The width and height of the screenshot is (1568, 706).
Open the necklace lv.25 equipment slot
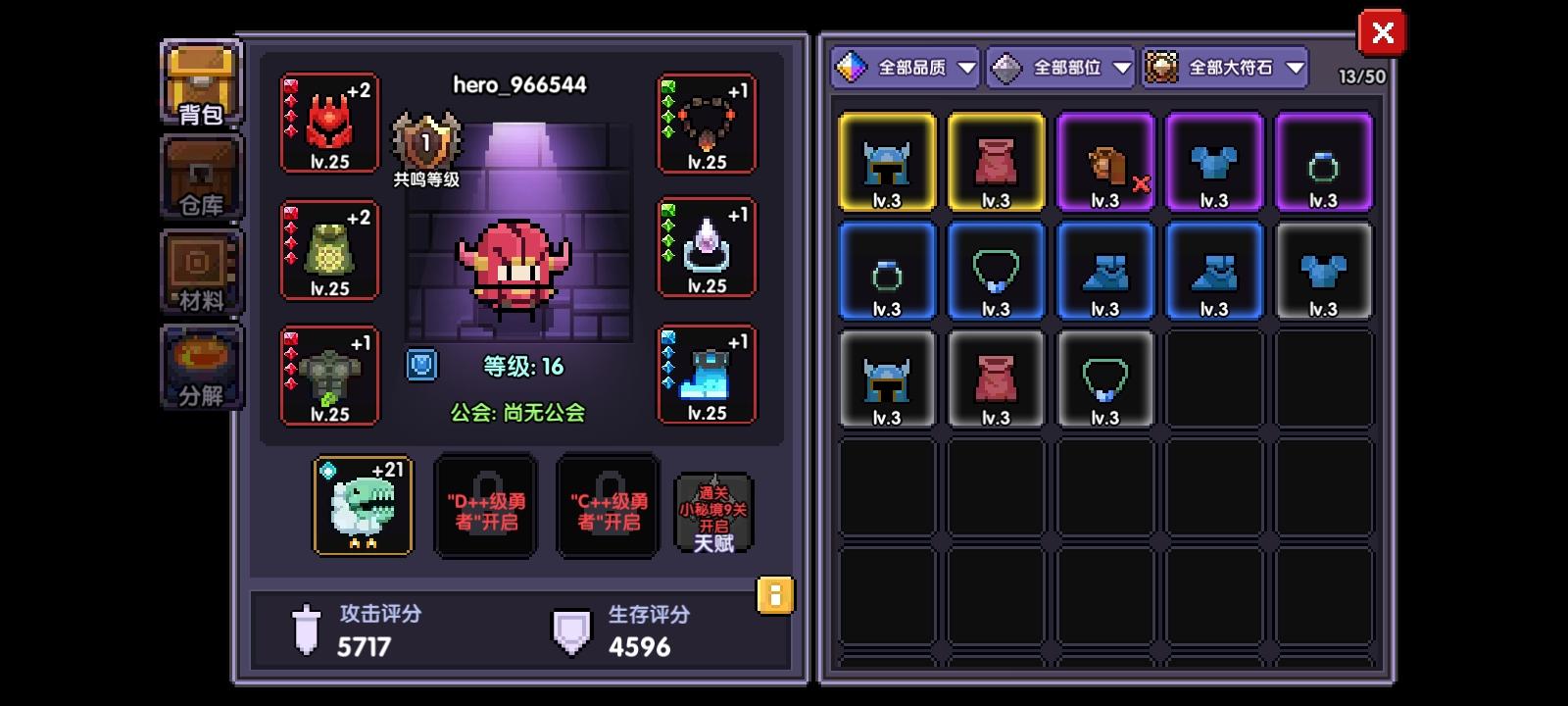tap(707, 123)
